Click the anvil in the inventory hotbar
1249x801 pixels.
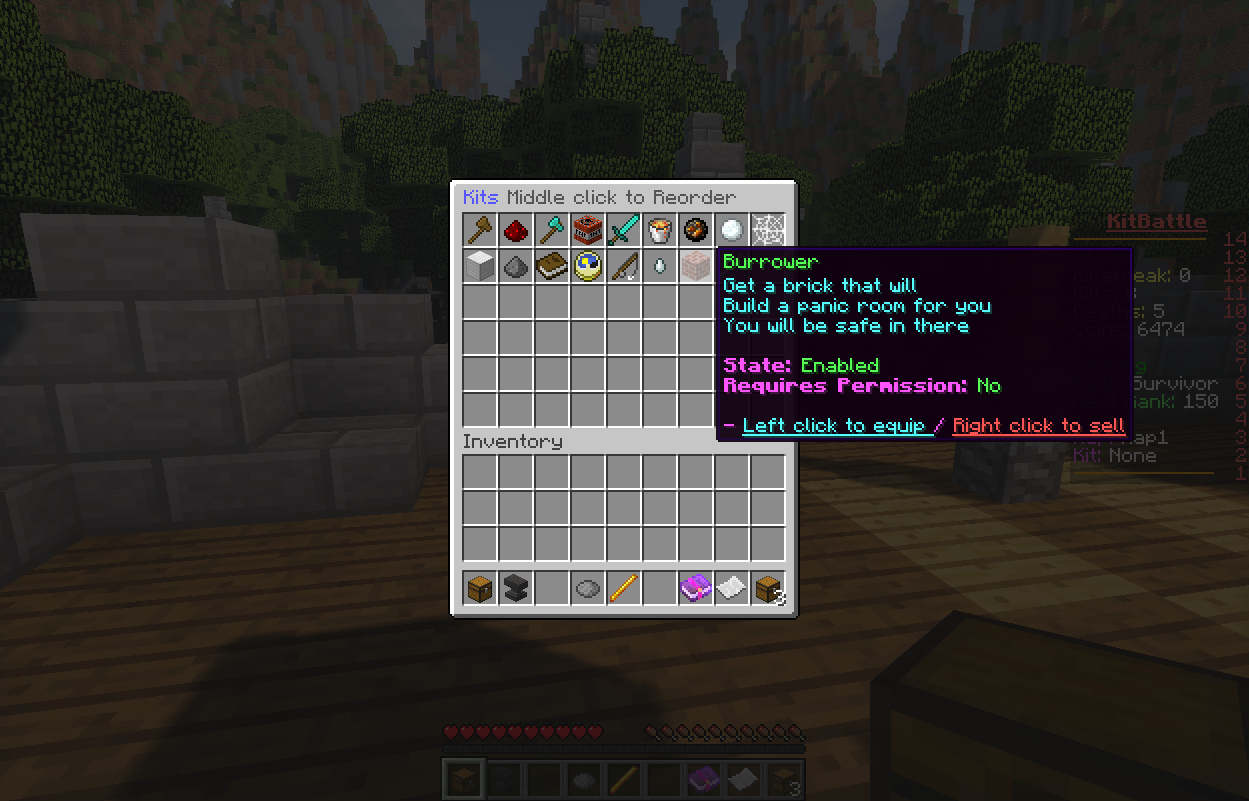pos(516,588)
